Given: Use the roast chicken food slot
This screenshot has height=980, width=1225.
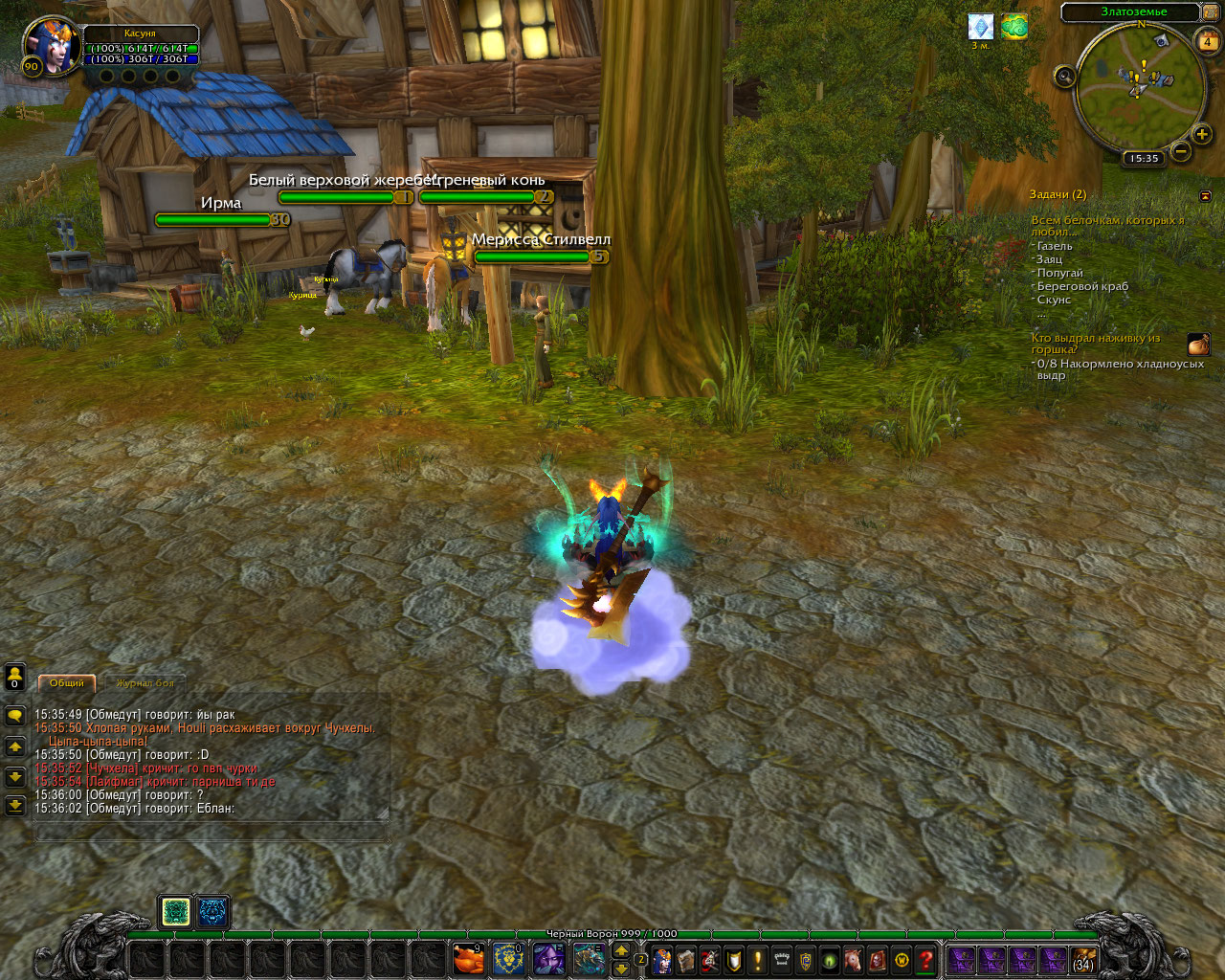Looking at the screenshot, I should coord(468,958).
